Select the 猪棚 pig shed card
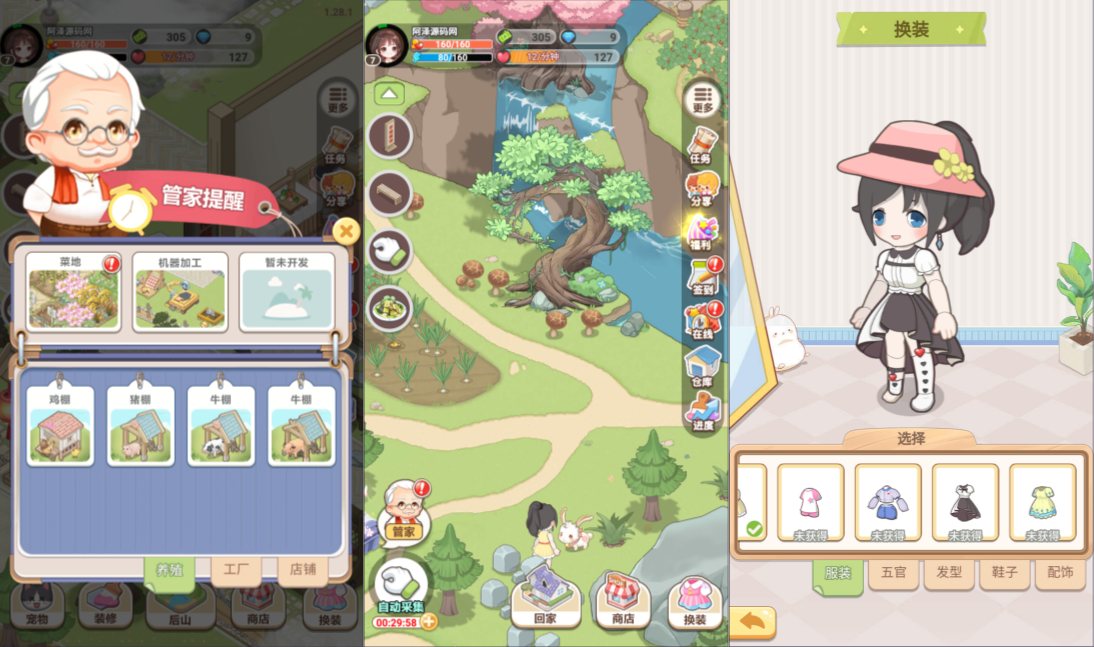The width and height of the screenshot is (1094, 647). pos(140,427)
